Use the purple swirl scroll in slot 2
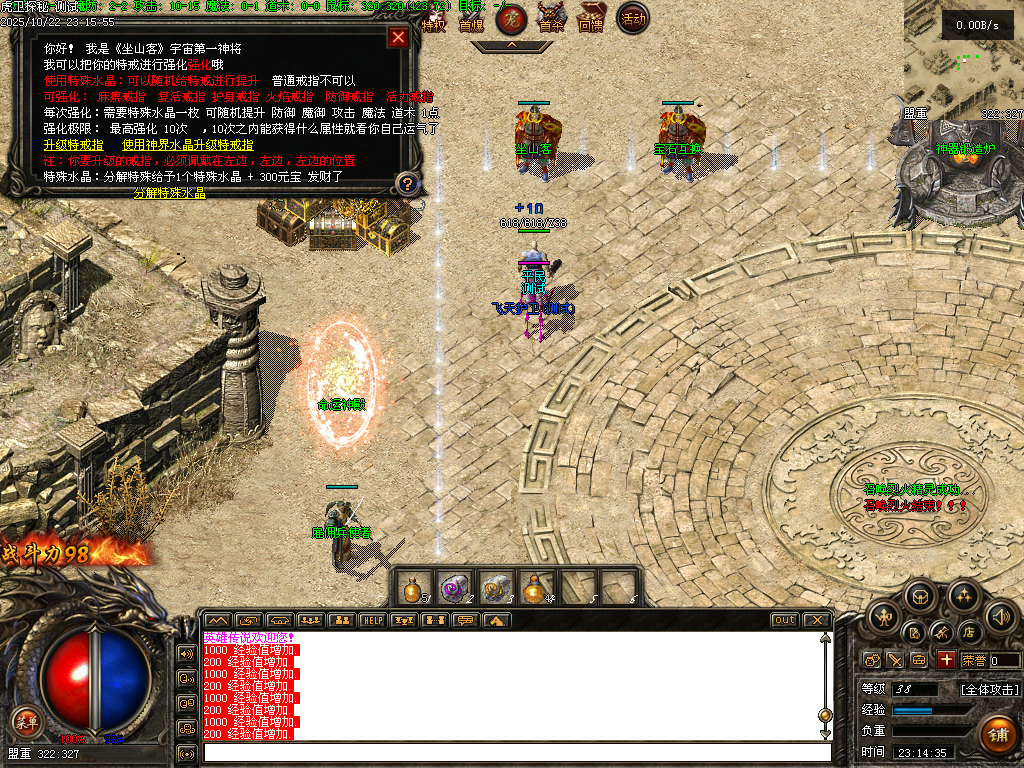The height and width of the screenshot is (768, 1024). [455, 588]
